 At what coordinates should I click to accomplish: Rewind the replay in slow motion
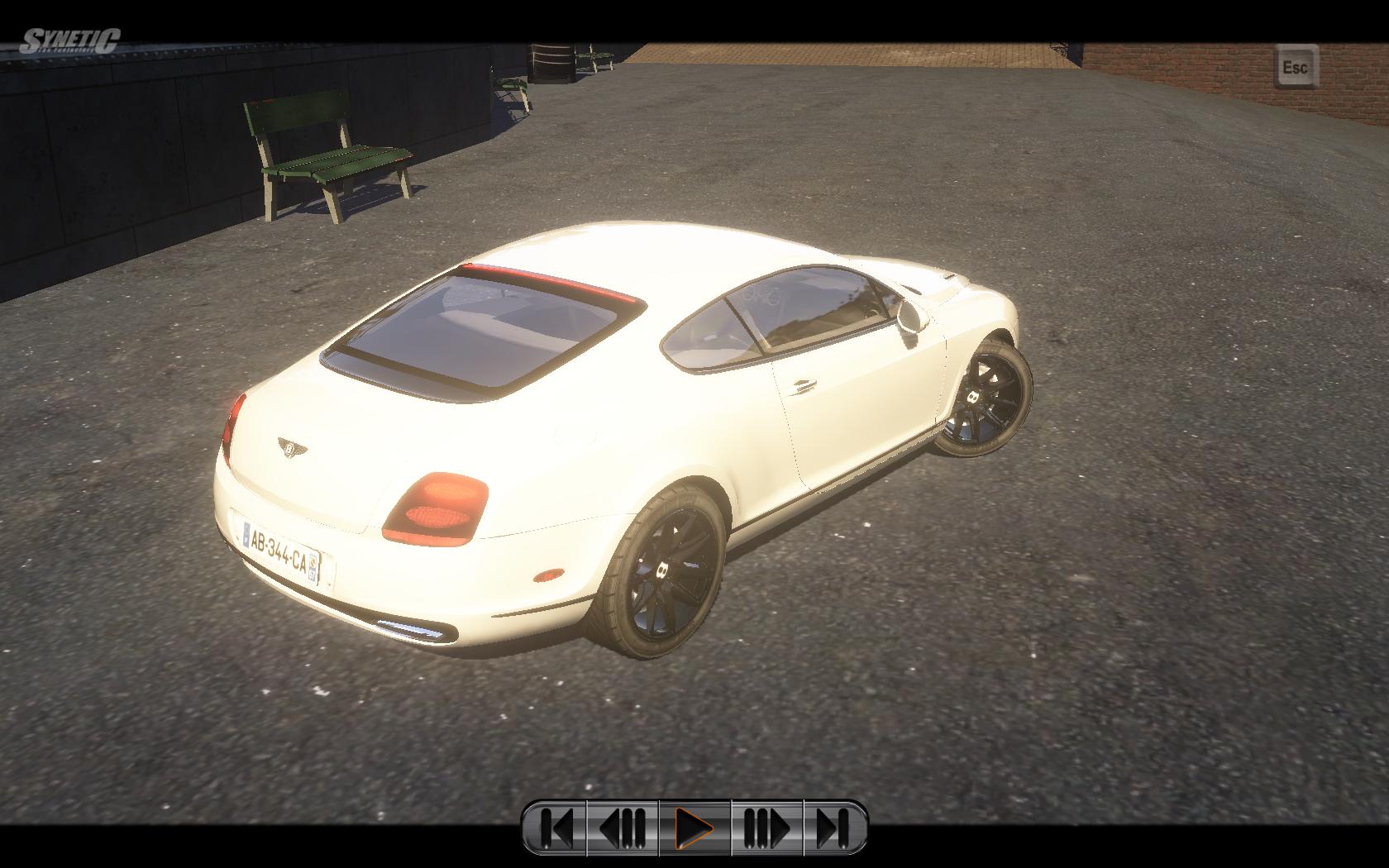pos(623,827)
